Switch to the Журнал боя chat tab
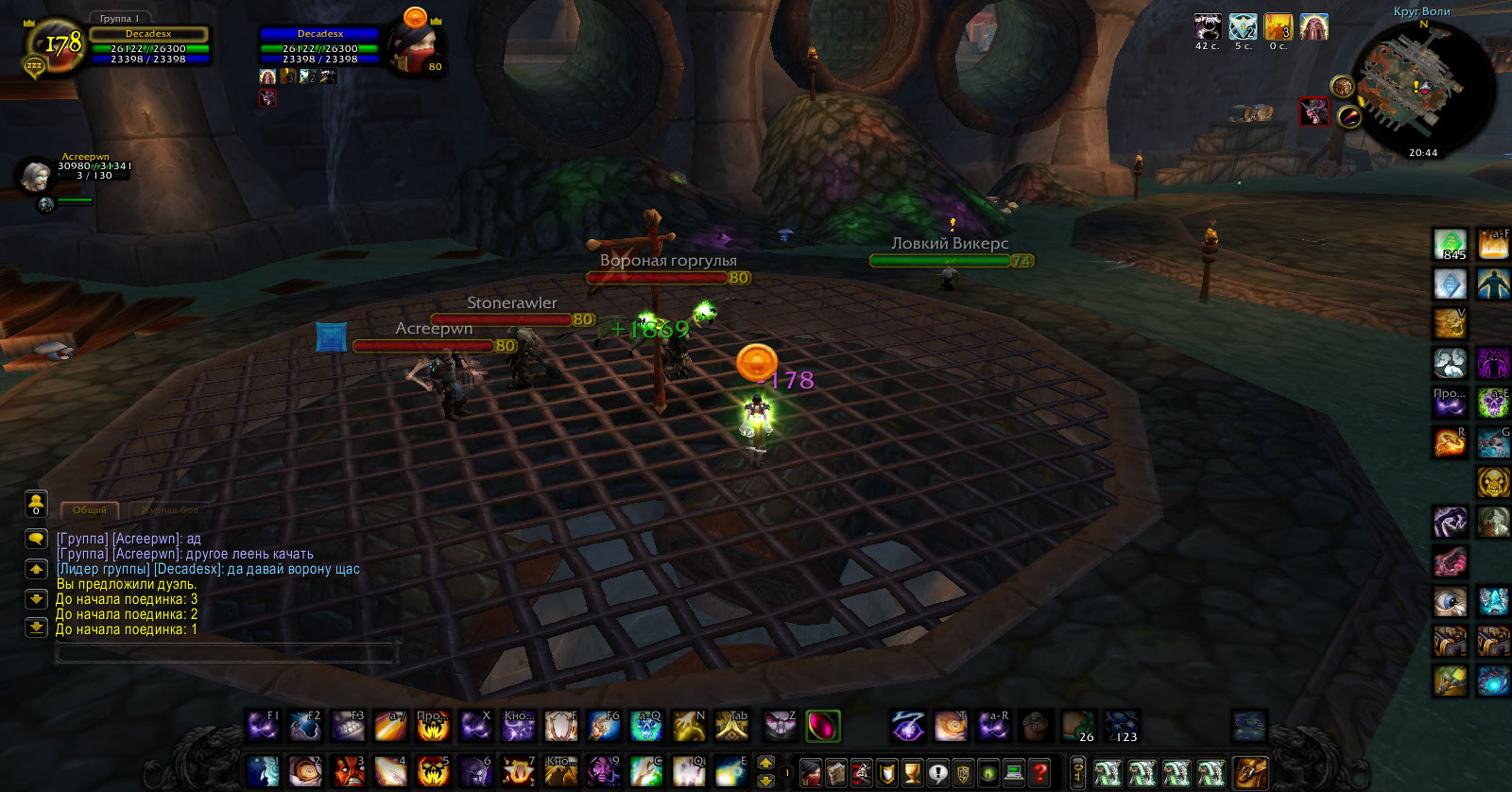Image resolution: width=1512 pixels, height=792 pixels. click(x=170, y=510)
